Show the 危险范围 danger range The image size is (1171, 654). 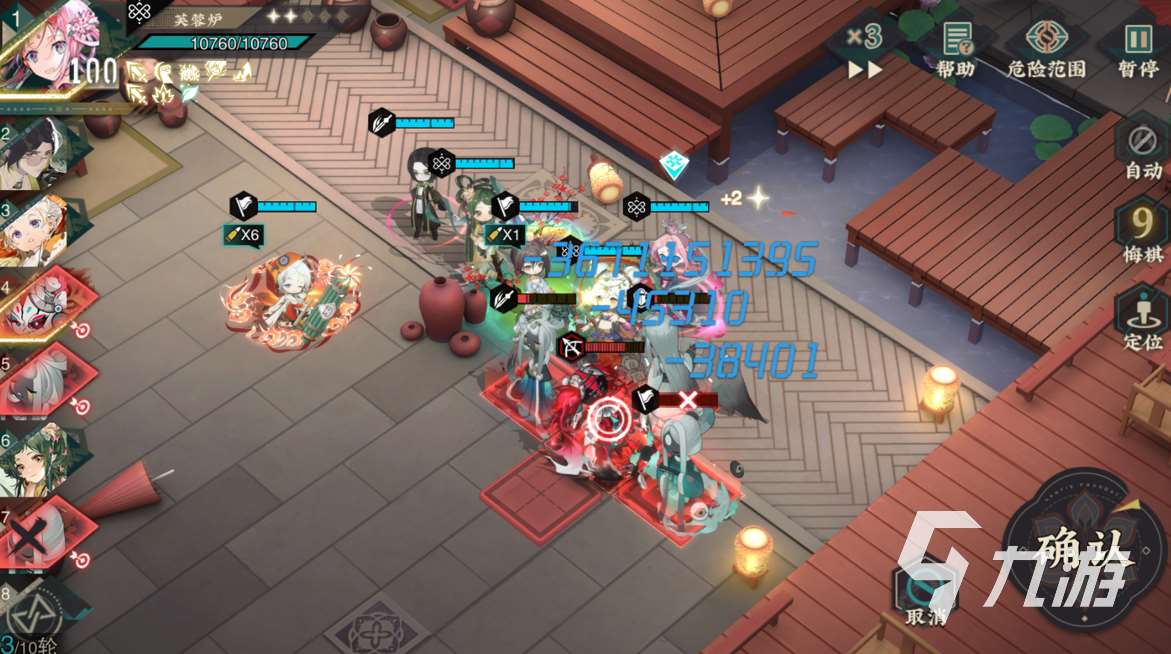coord(1046,49)
